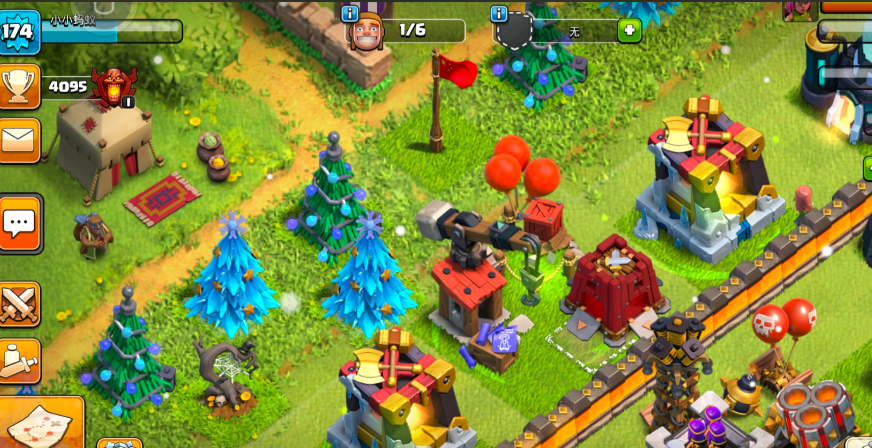Select the builder face 1/6 indicator
Screen dimensions: 872x448
[x=367, y=31]
